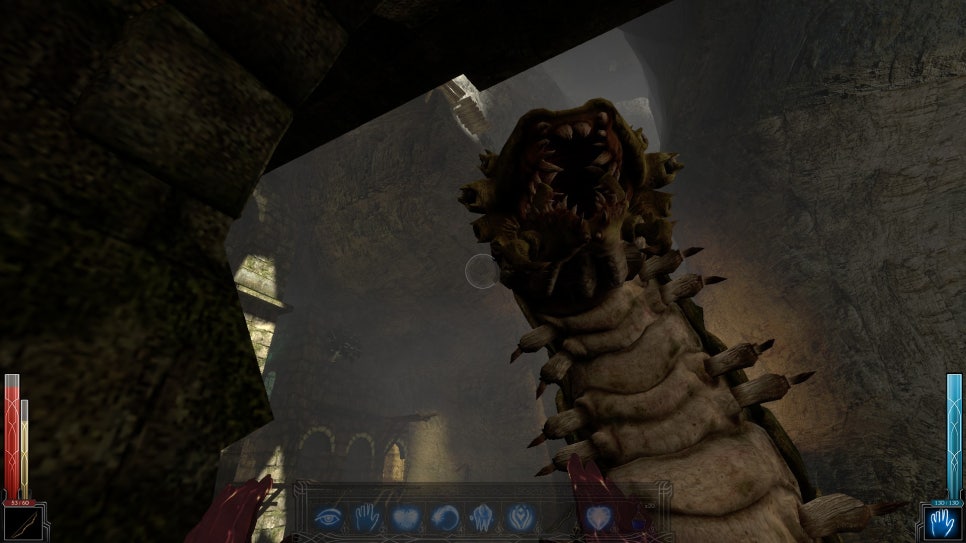This screenshot has height=543, width=966.
Task: Select the heart icon beside the blue potion
Action: click(x=599, y=517)
